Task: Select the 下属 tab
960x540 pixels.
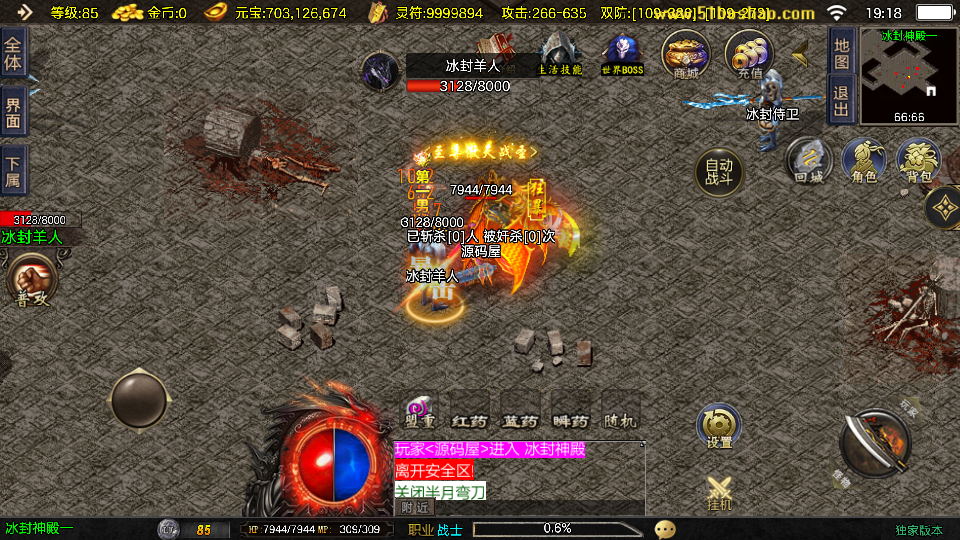Action: [x=13, y=168]
